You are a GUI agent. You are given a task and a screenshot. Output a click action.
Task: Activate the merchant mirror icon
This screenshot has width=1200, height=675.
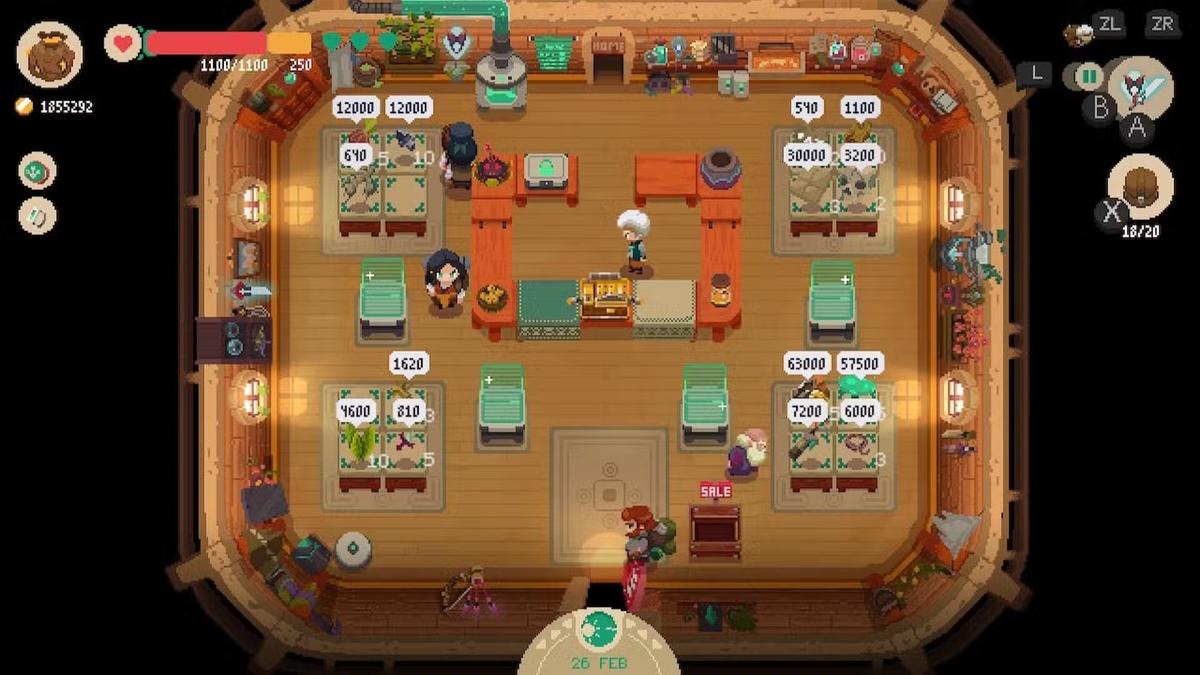[38, 216]
